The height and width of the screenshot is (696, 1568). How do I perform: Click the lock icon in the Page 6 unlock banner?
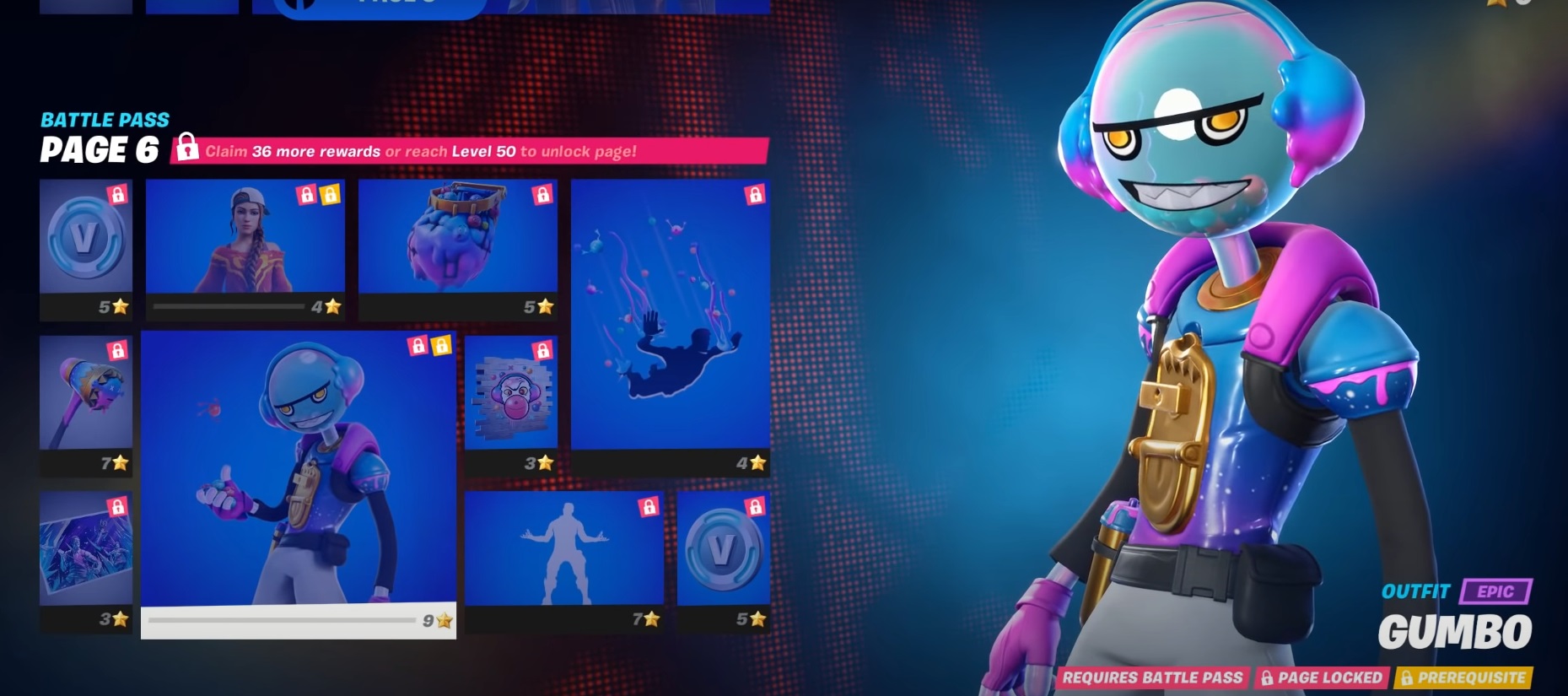point(186,150)
